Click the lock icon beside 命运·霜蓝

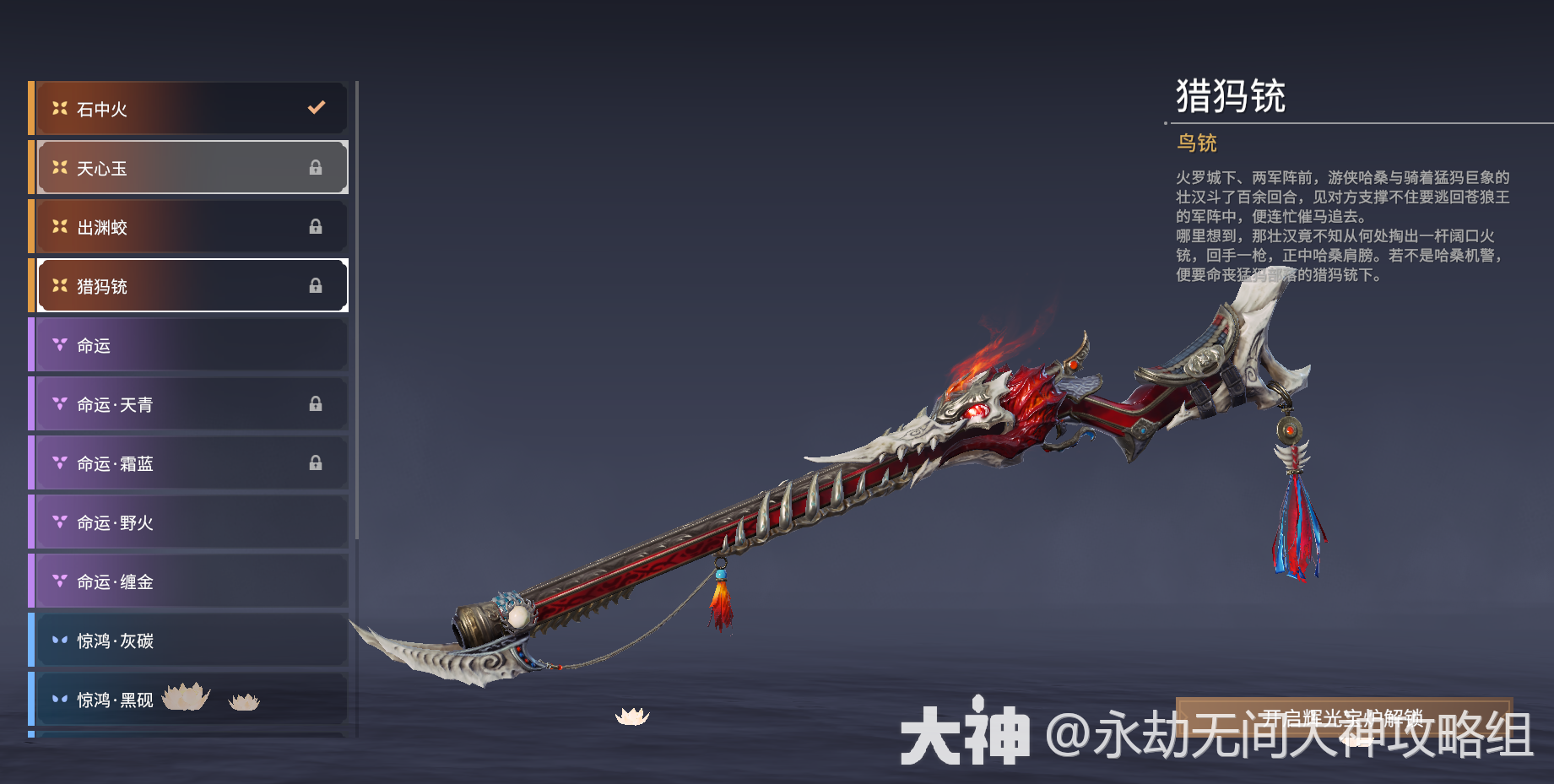[x=317, y=462]
